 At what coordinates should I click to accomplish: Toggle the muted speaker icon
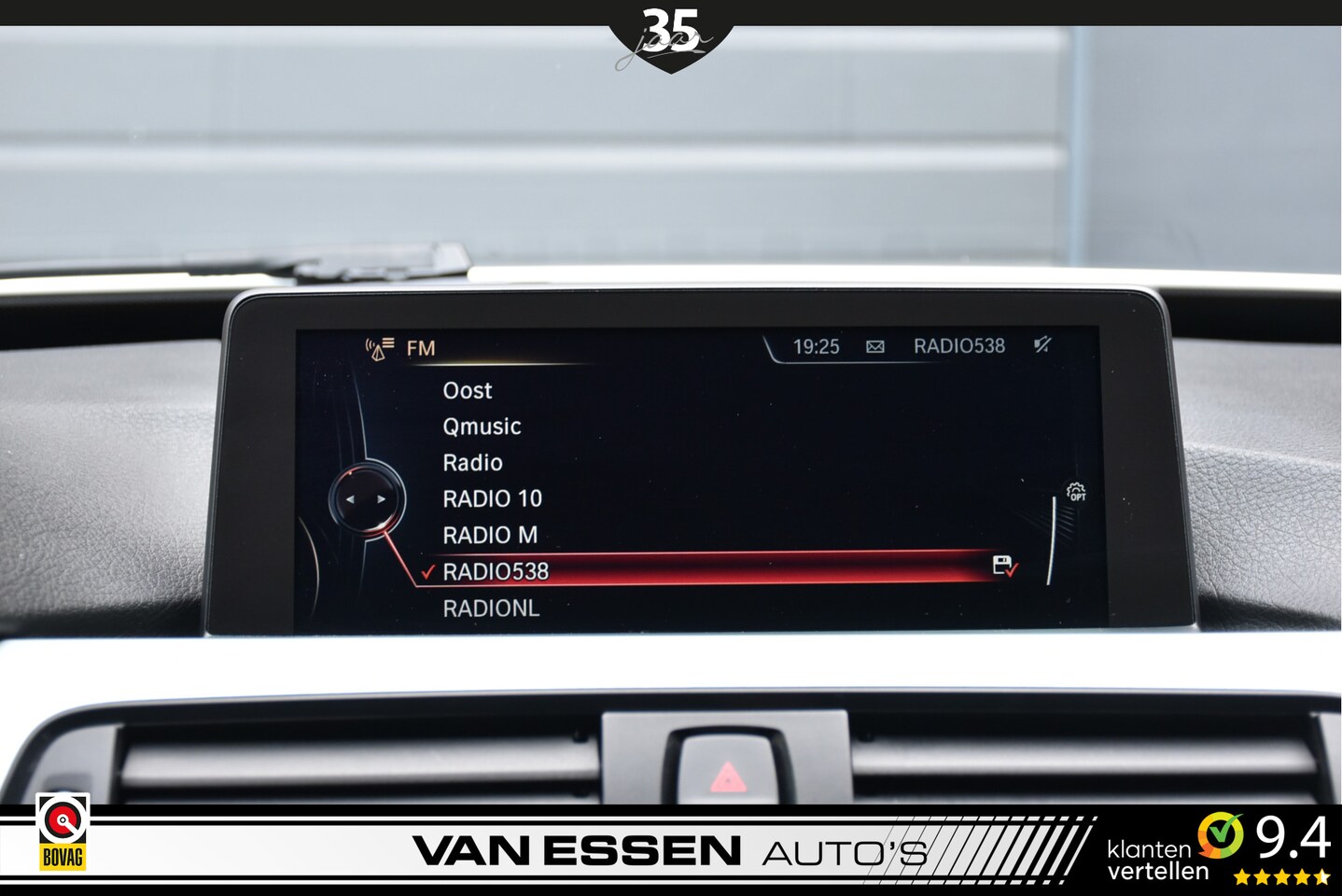pos(1042,345)
